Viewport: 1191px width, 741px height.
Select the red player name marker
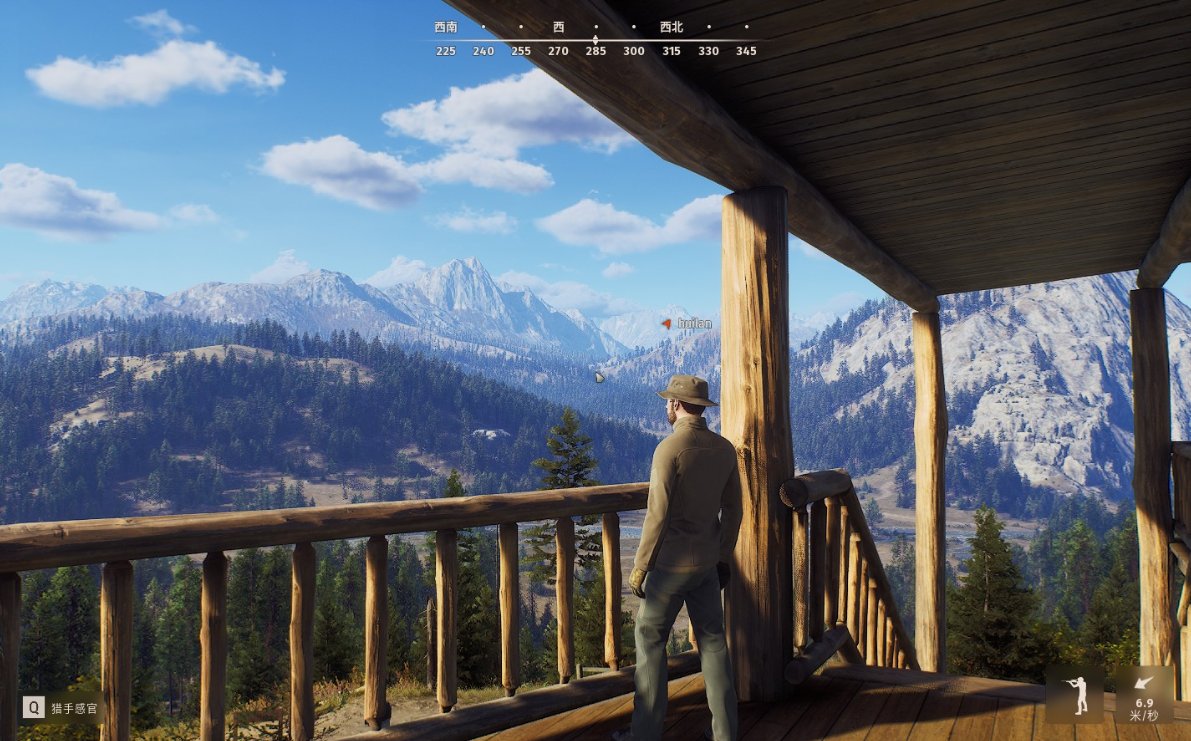coord(667,324)
